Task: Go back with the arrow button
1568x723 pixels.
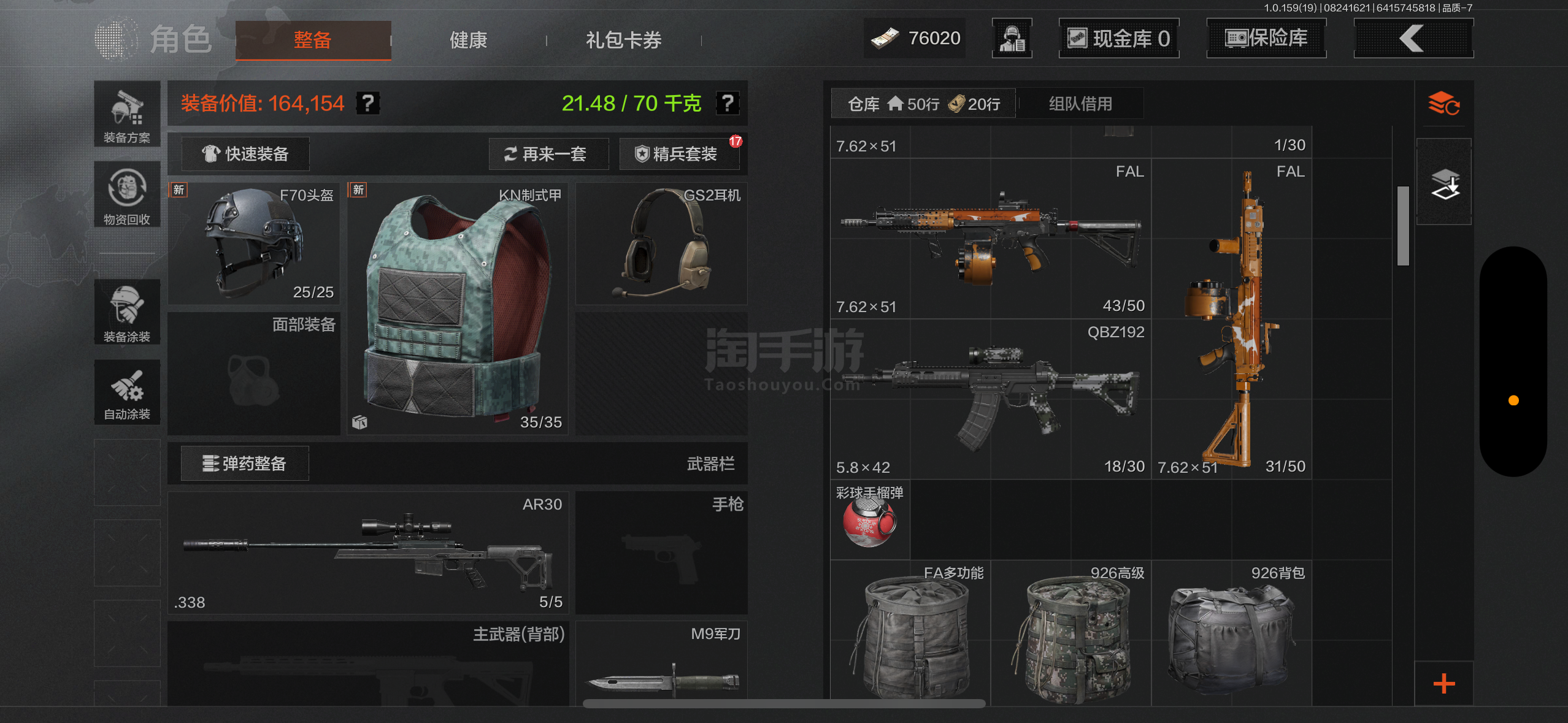Action: [x=1413, y=39]
